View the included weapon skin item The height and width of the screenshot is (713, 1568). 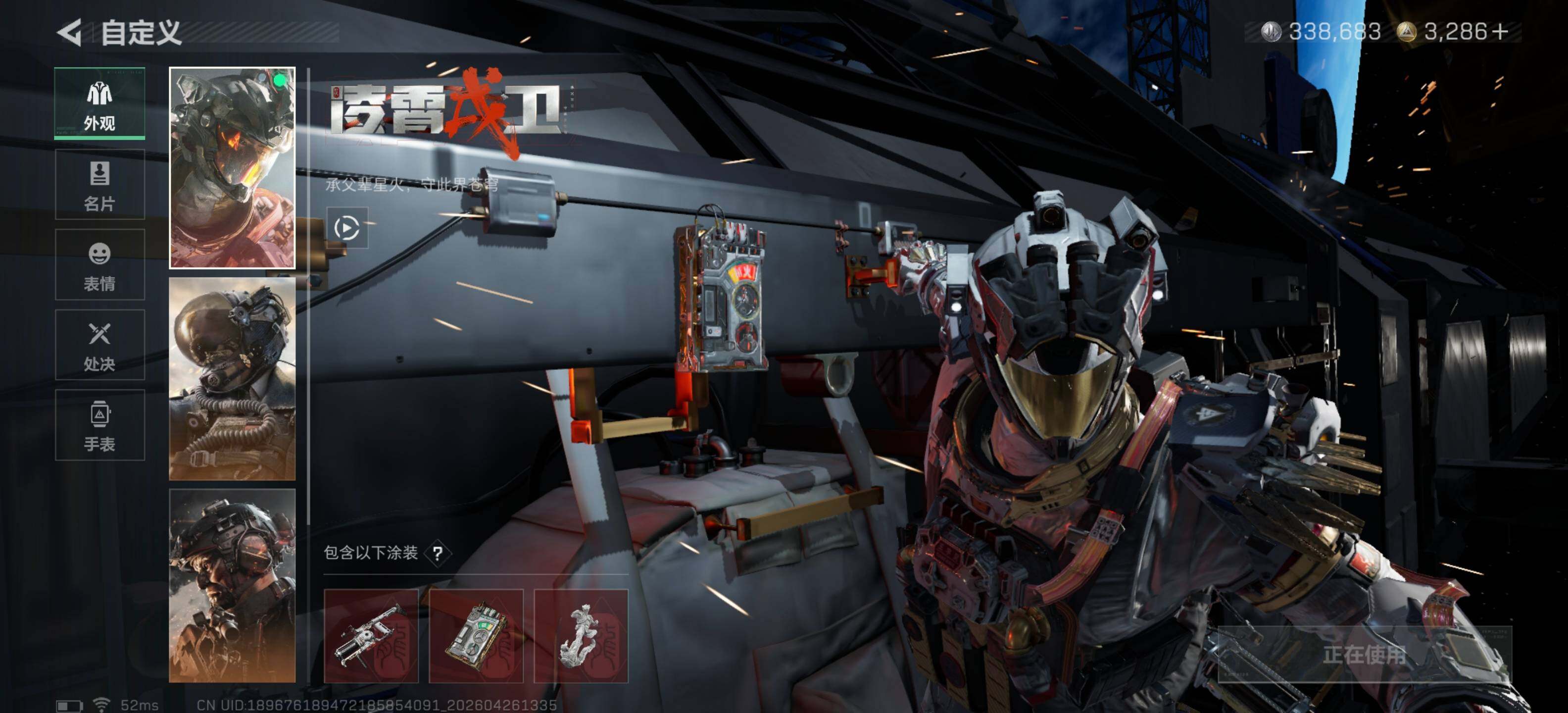pos(371,636)
